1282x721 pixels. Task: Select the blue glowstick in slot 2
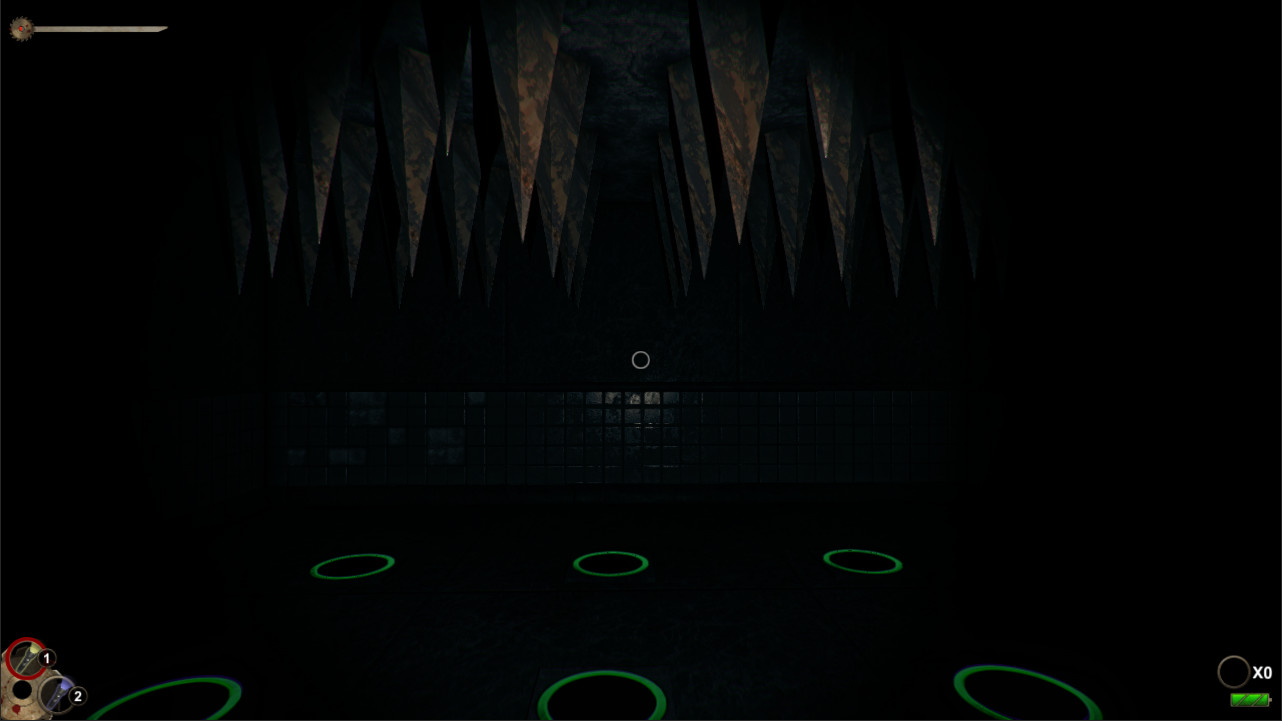pyautogui.click(x=55, y=695)
